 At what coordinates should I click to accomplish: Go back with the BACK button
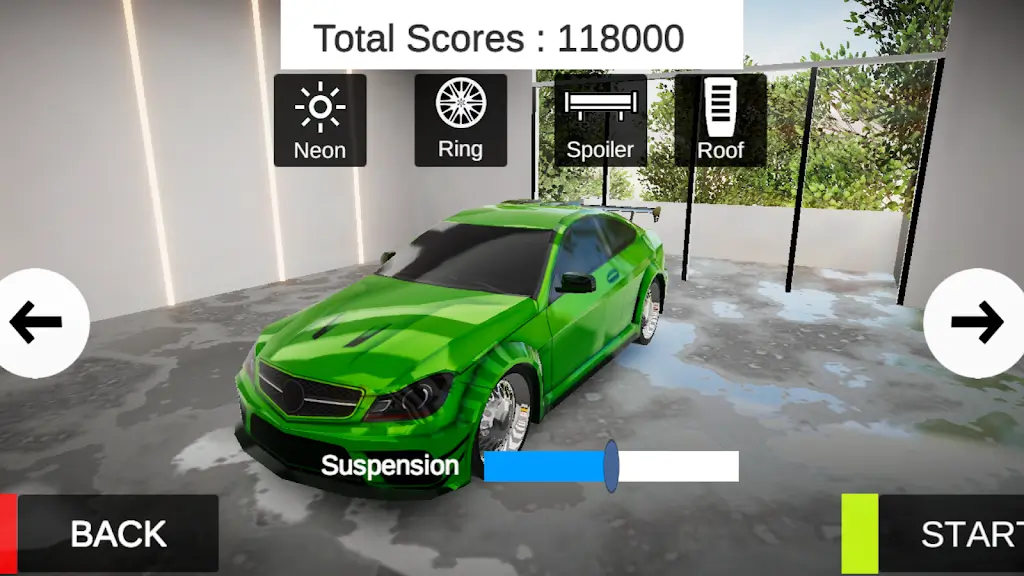(x=116, y=534)
